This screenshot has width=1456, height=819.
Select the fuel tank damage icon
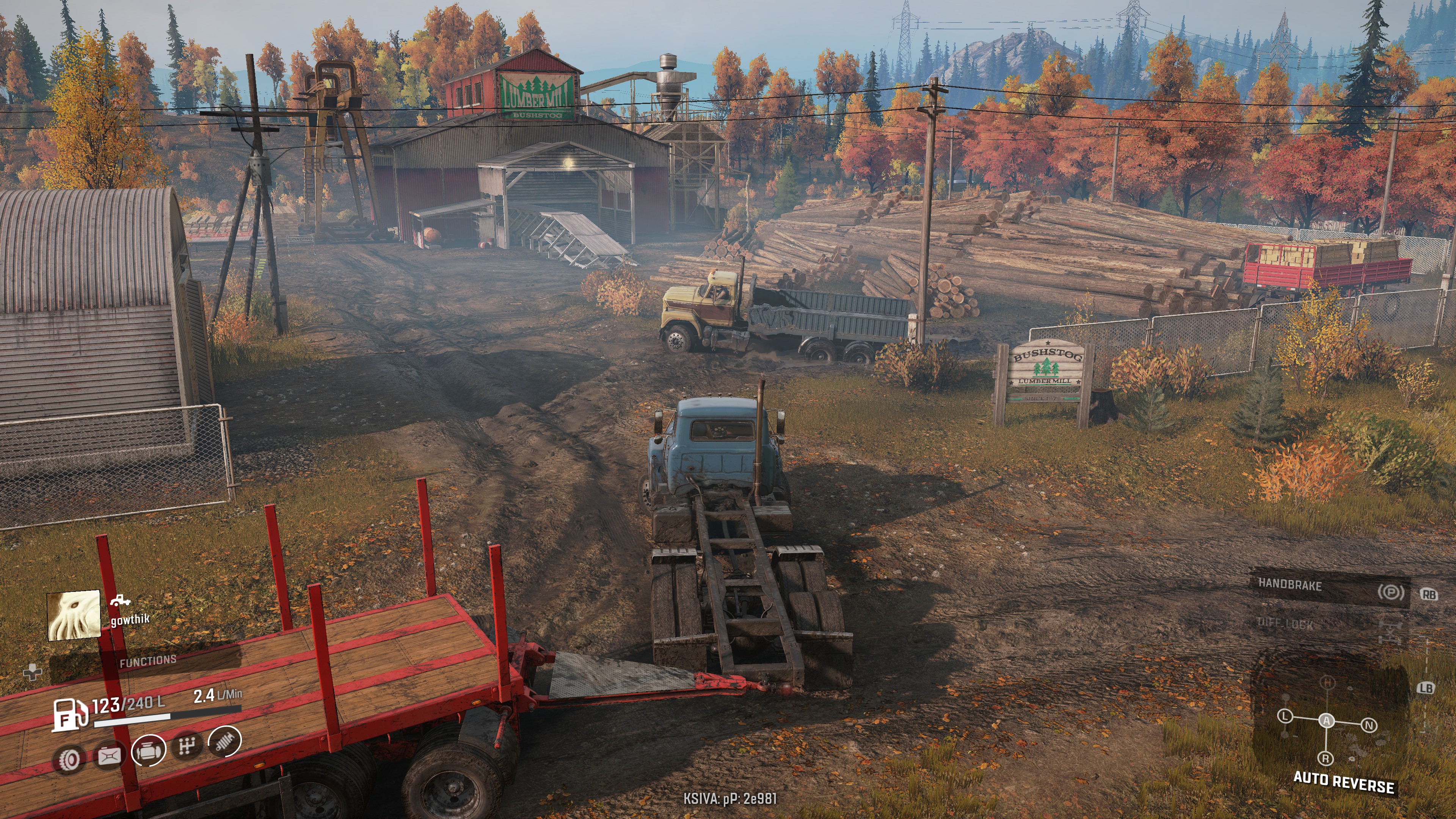pos(109,756)
